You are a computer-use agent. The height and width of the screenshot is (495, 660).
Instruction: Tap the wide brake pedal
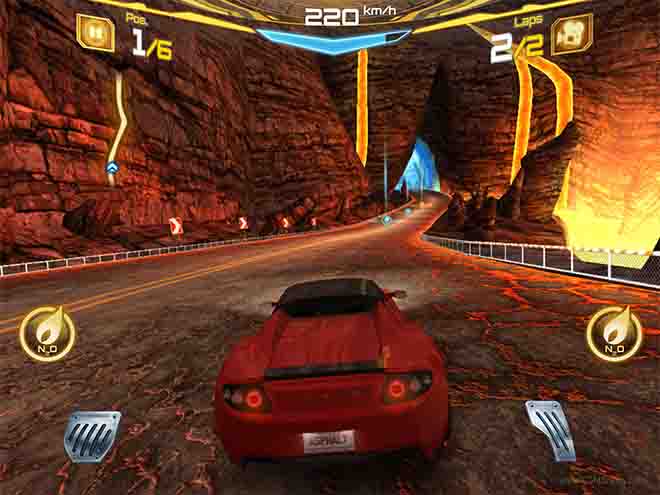(x=92, y=435)
